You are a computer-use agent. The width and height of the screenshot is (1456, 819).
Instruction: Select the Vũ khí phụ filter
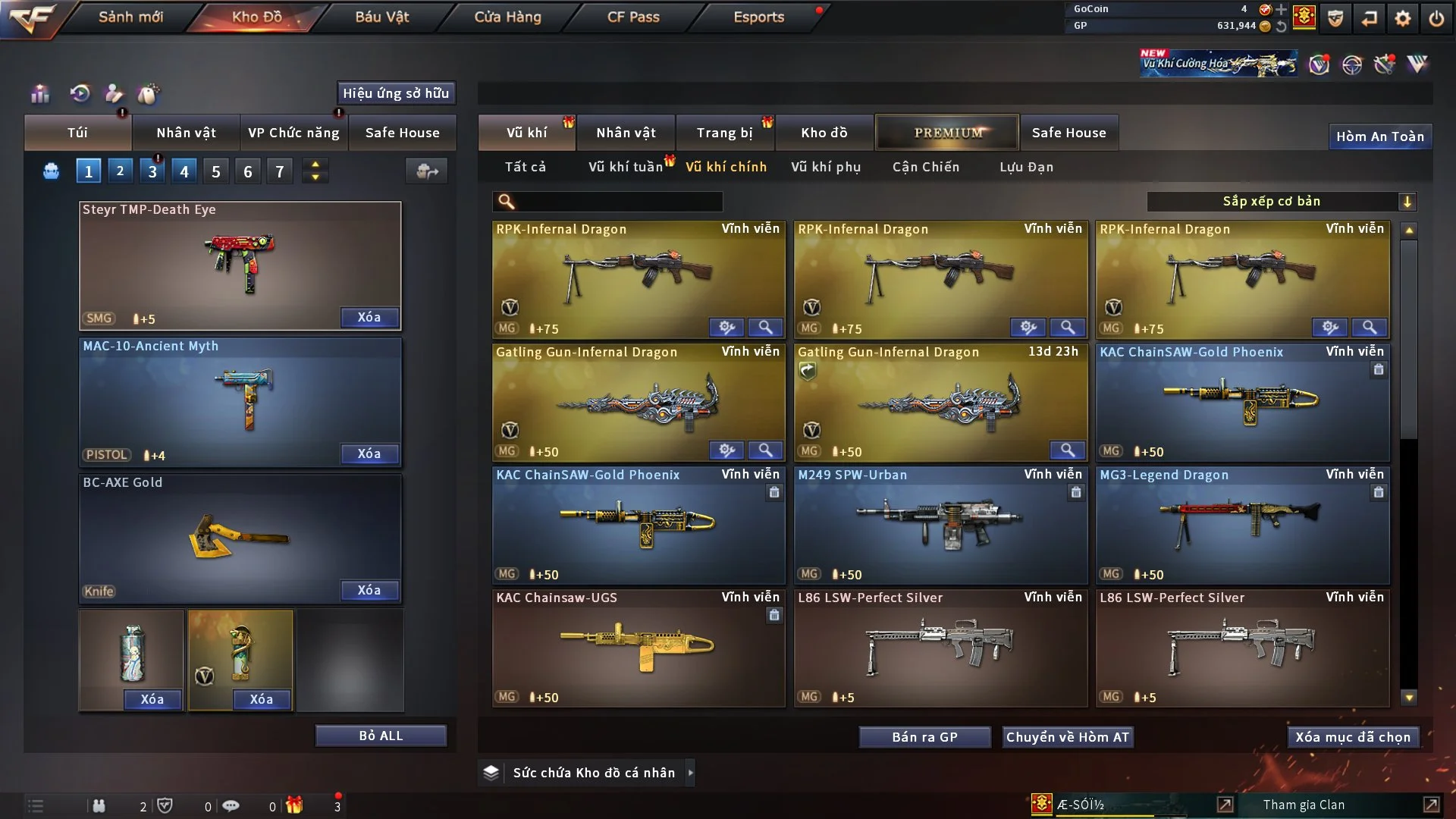(x=825, y=167)
